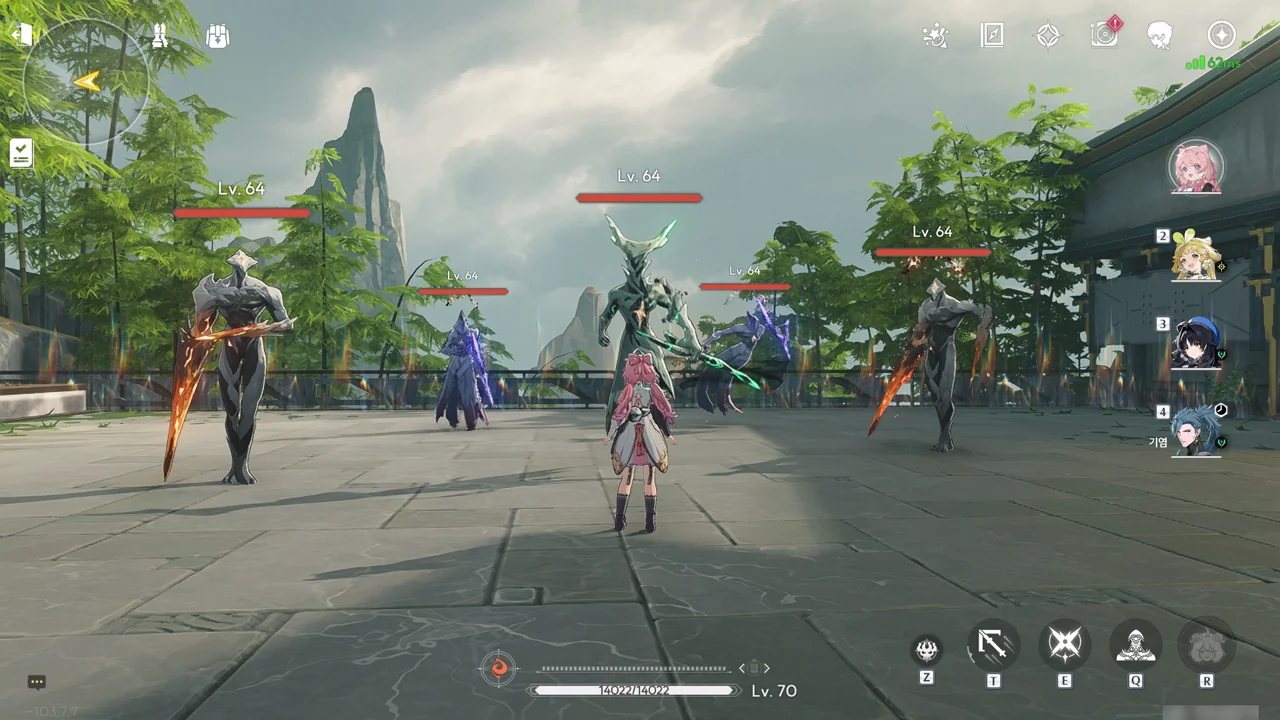1280x720 pixels.
Task: Open the disc icon with red alert
Action: [x=1104, y=35]
